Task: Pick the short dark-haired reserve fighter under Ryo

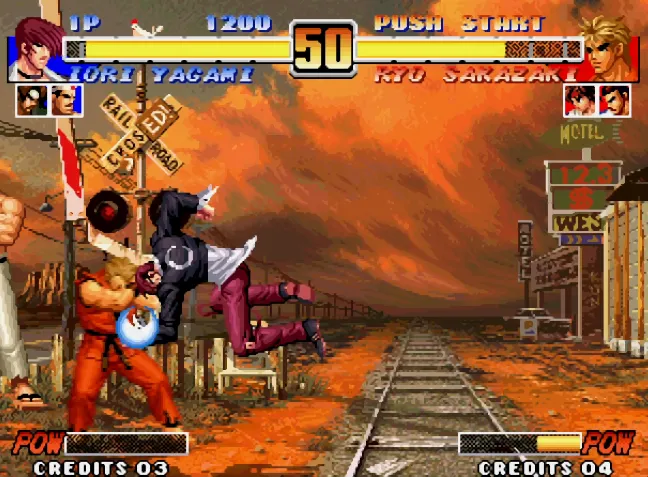Action: click(615, 101)
